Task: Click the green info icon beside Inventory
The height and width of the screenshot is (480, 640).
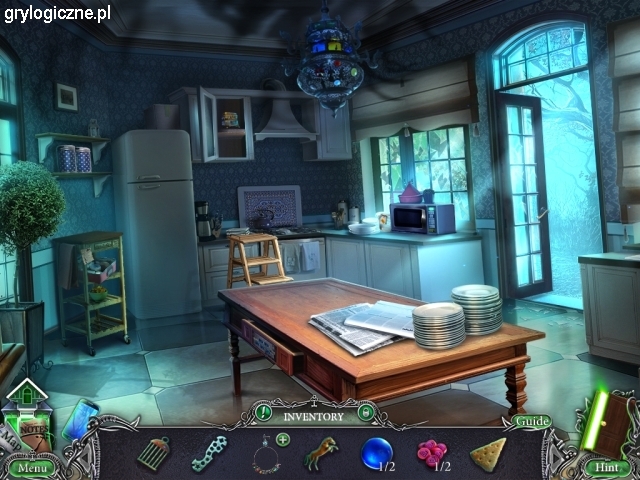Action: (263, 411)
